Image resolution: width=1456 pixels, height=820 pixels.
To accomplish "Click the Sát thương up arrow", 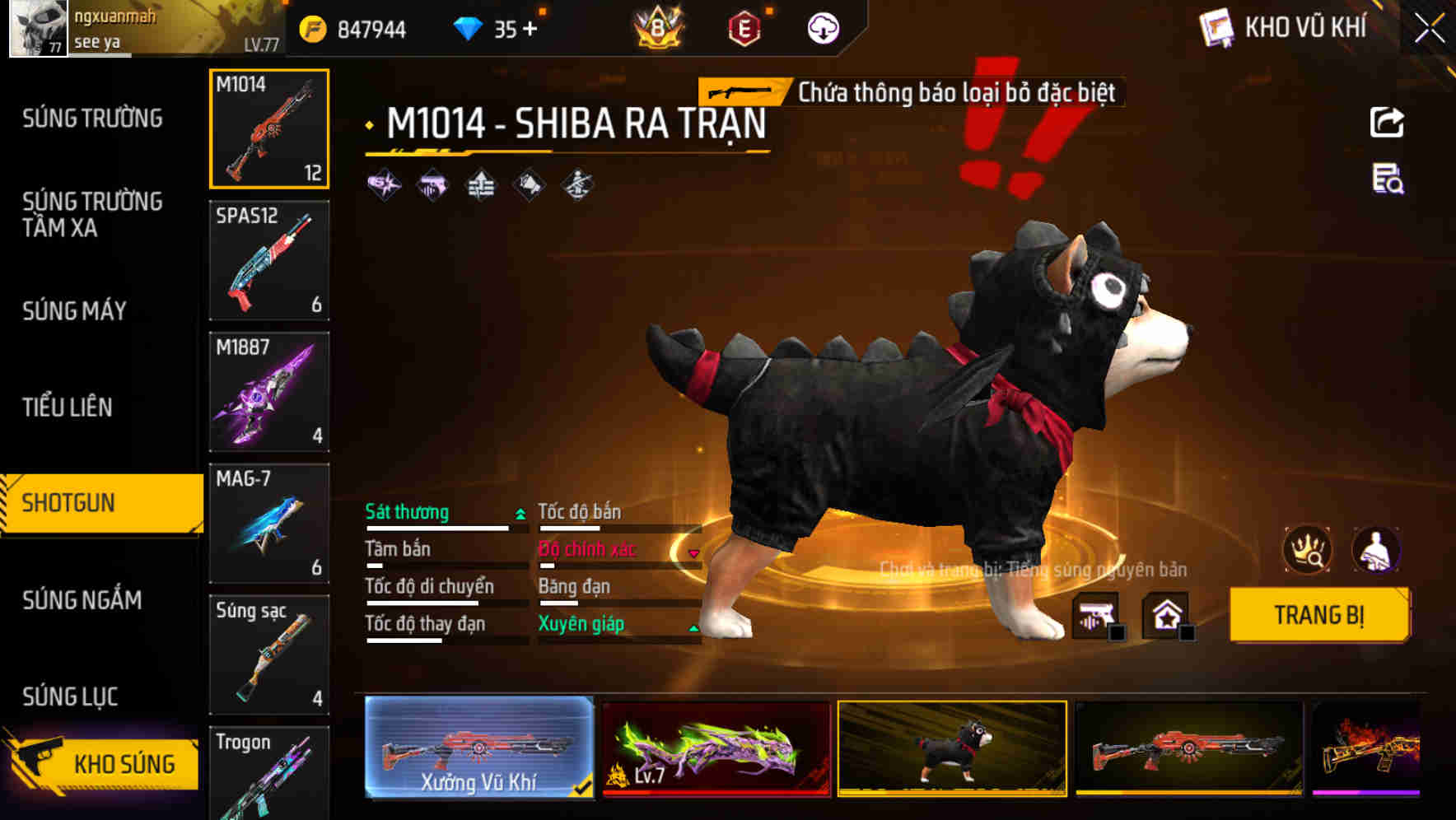I will pos(520,512).
